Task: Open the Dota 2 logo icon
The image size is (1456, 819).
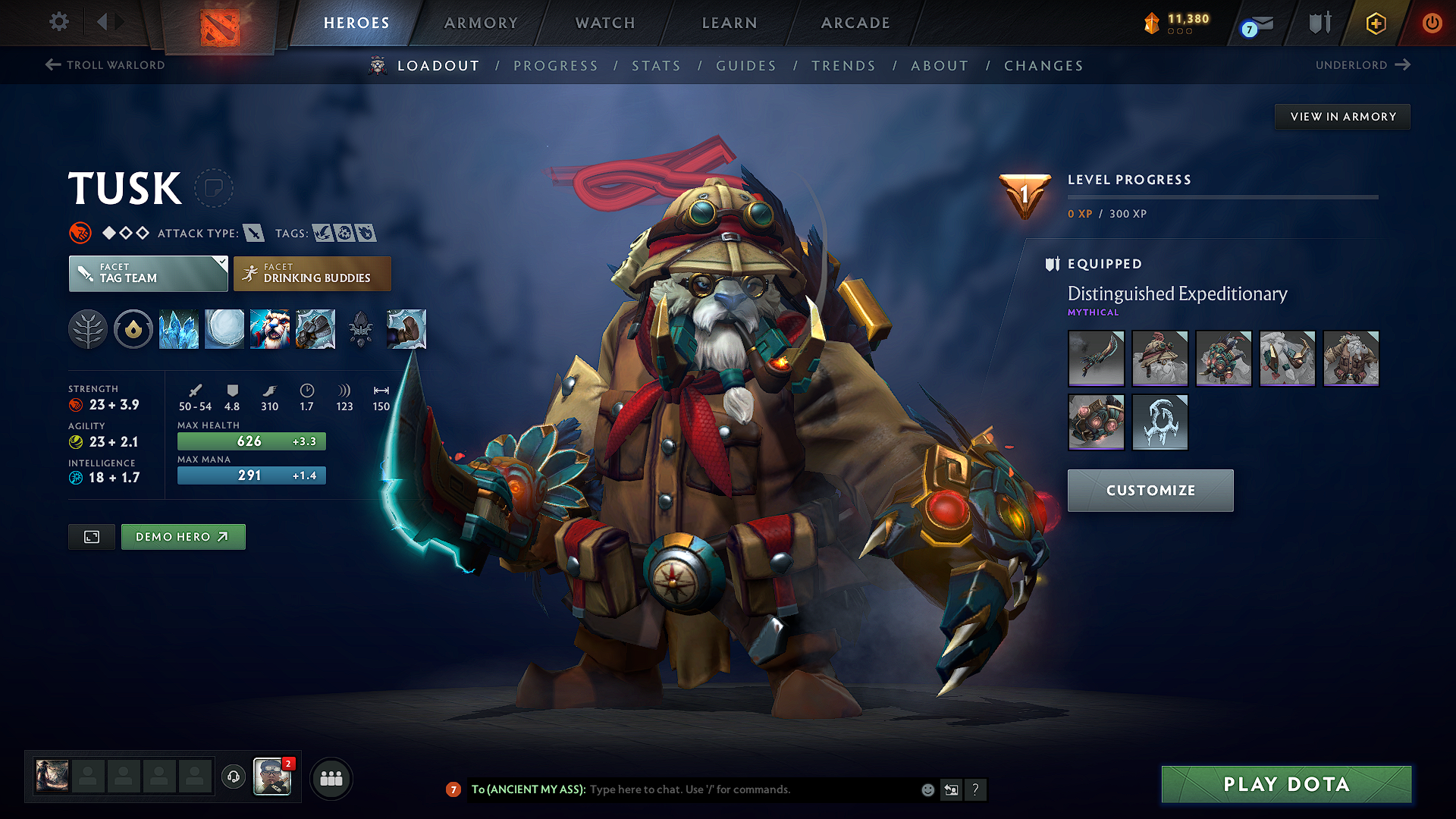Action: click(221, 24)
